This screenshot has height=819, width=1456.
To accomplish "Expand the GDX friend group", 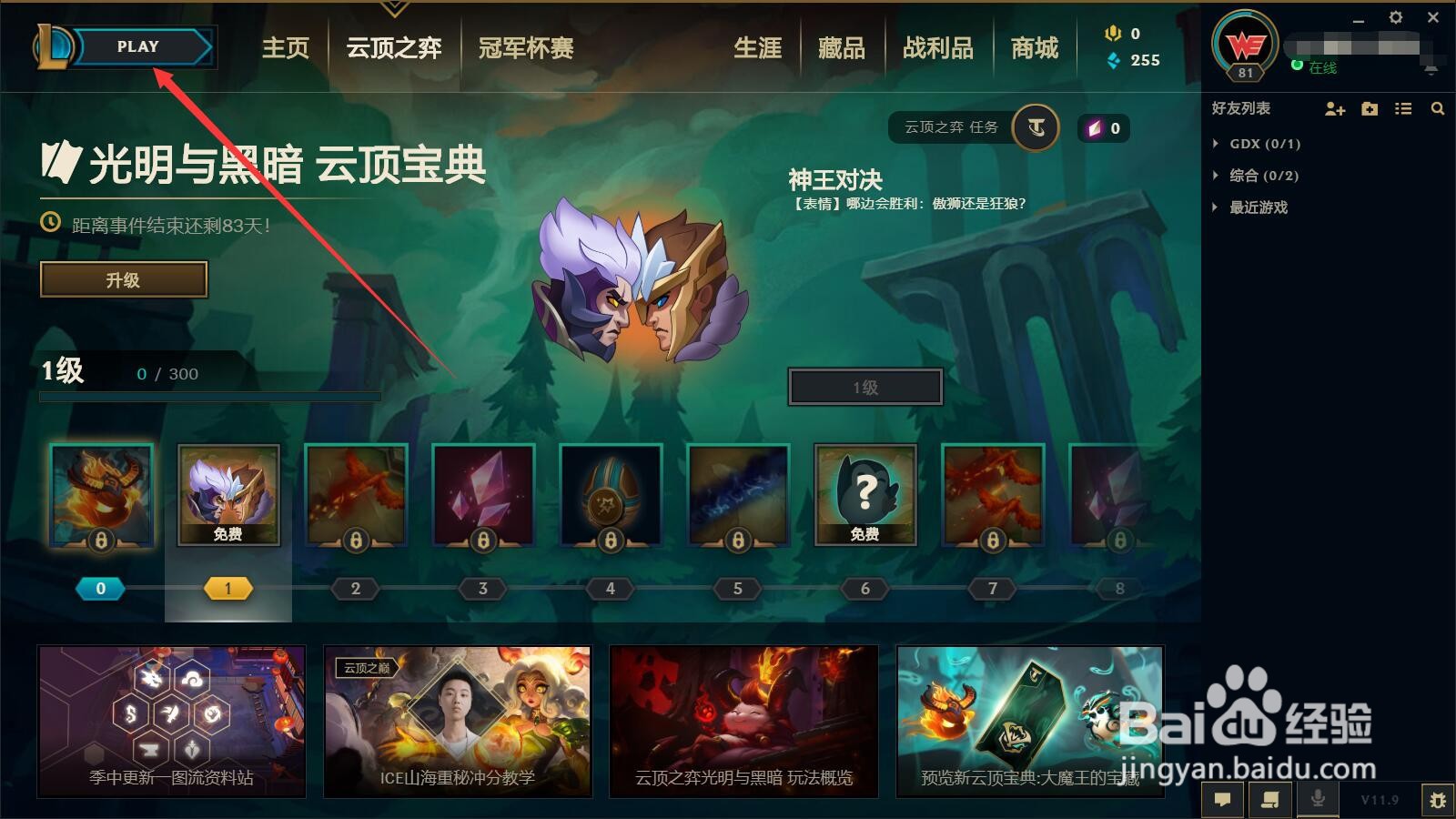I will (1217, 143).
